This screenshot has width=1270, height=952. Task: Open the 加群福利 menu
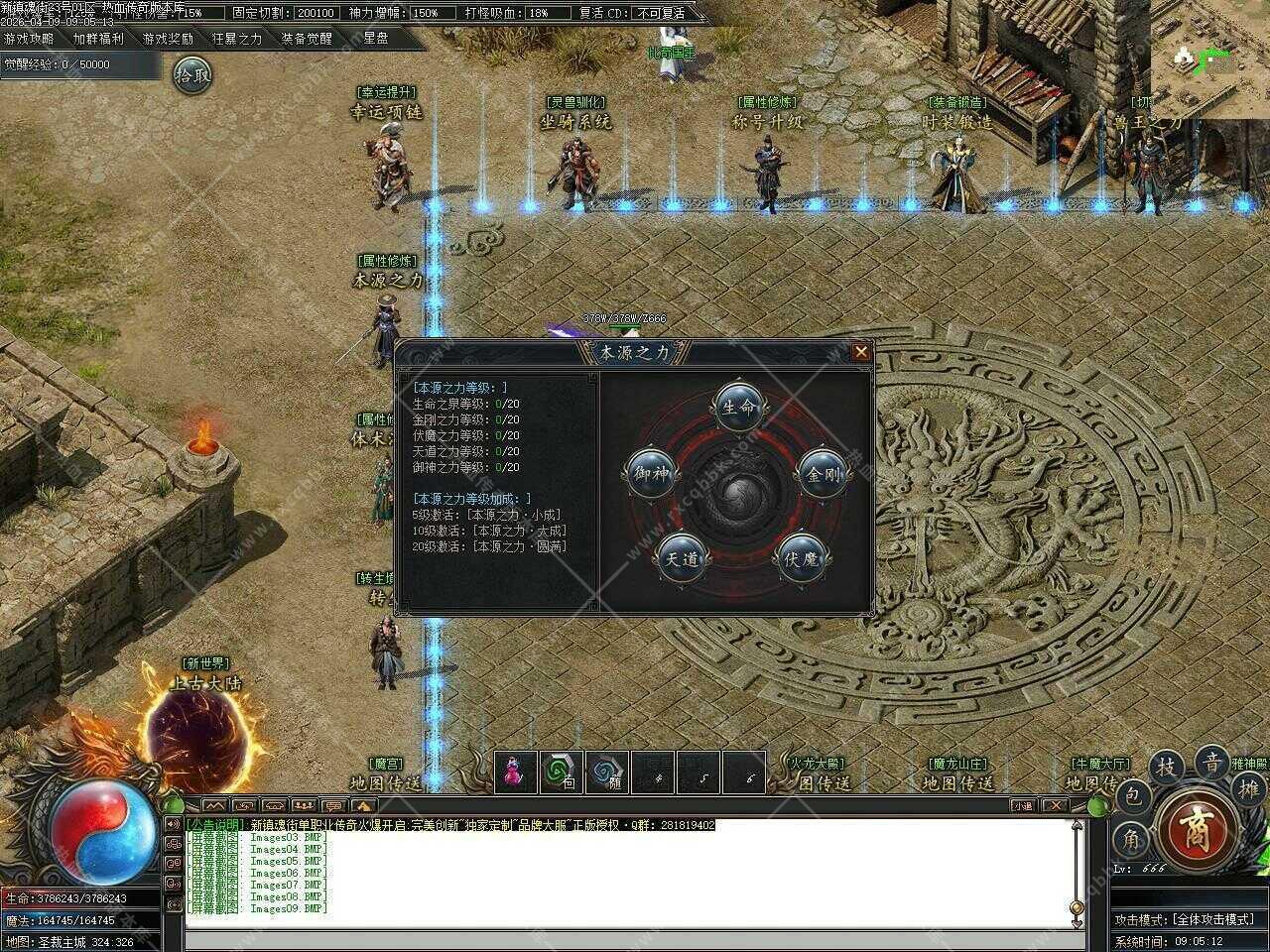click(x=98, y=39)
